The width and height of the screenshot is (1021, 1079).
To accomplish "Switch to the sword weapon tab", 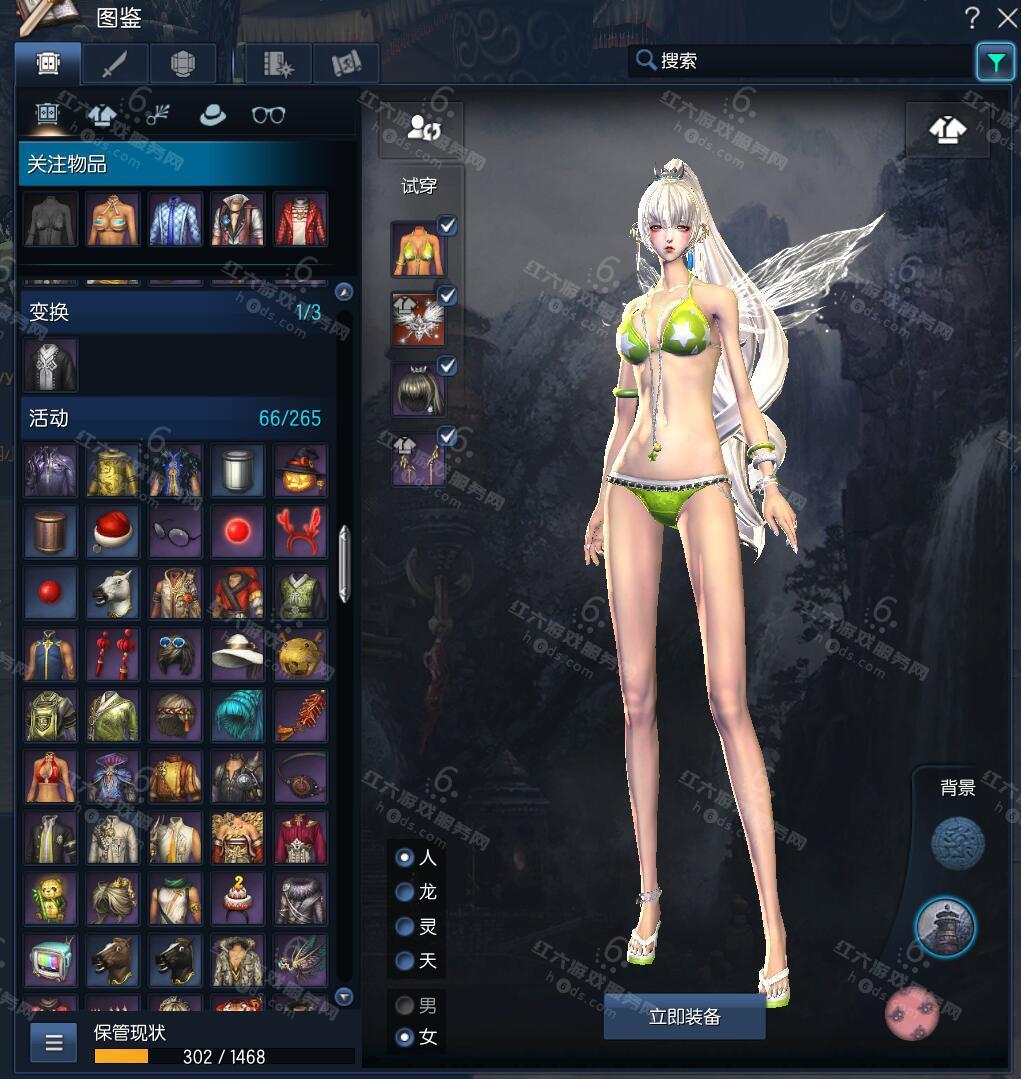I will 115,63.
